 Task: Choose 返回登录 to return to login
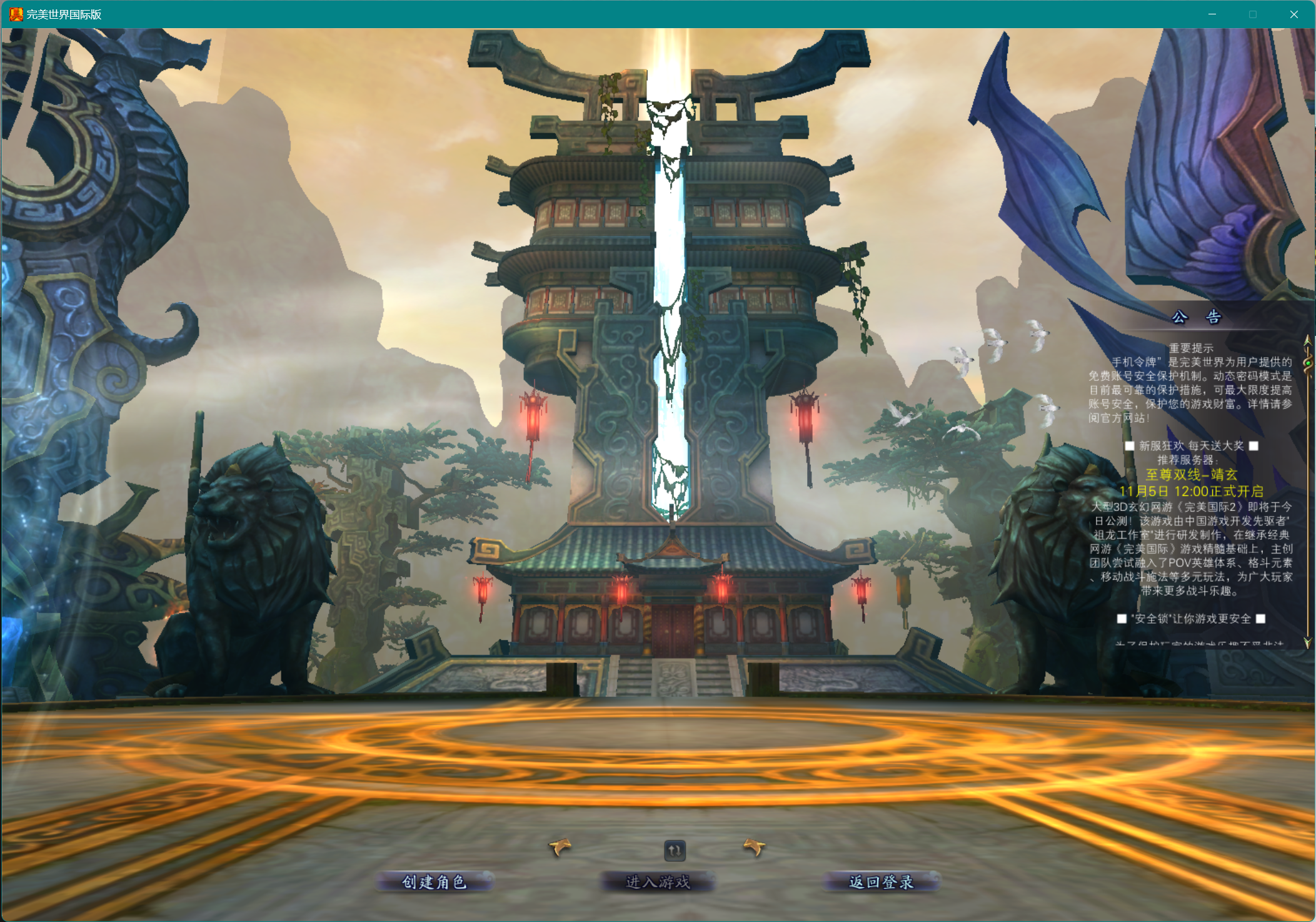(881, 882)
